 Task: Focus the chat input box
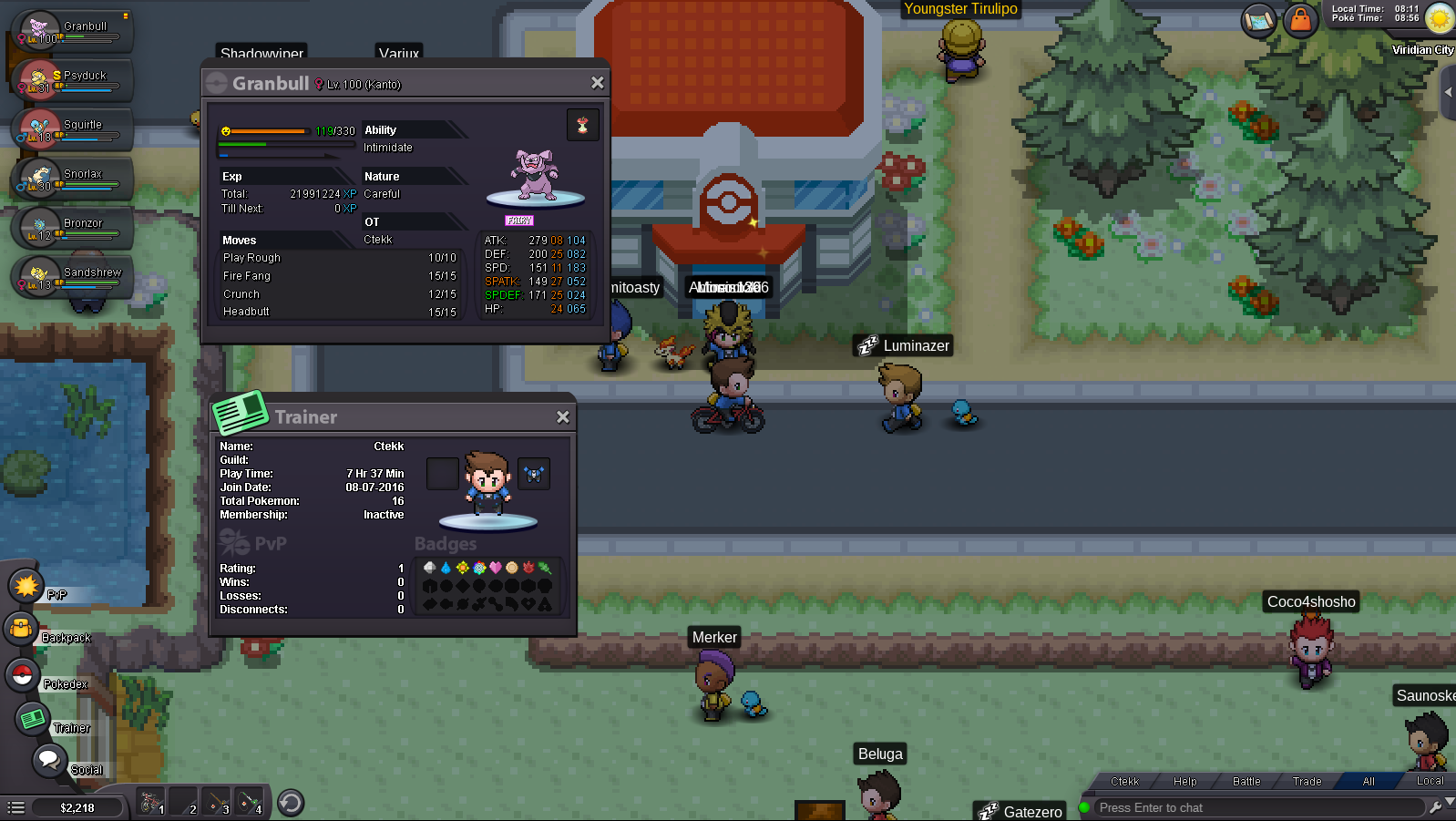pos(1257,807)
